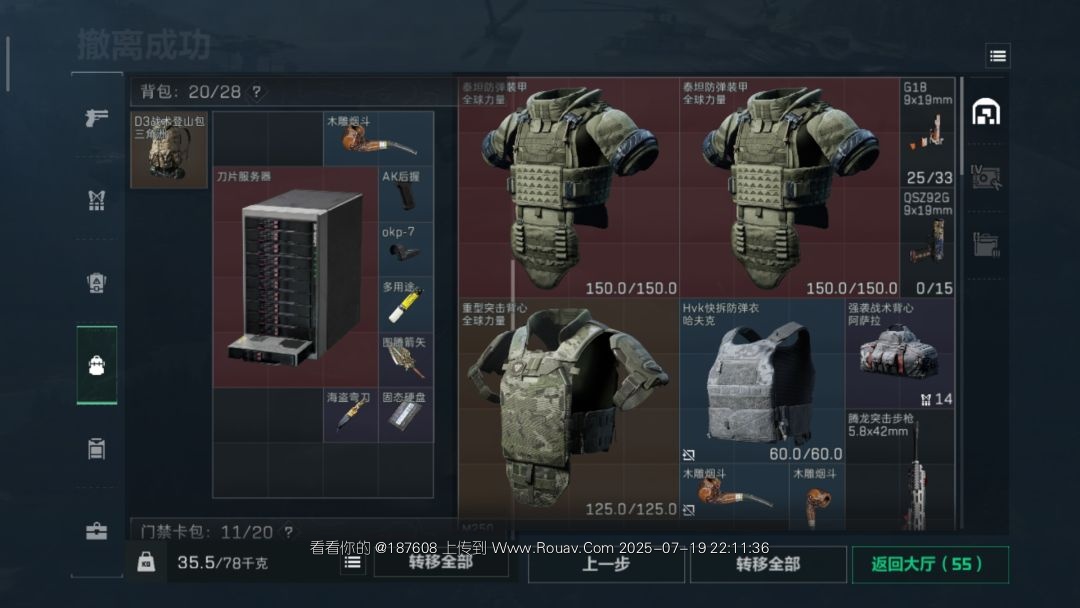Switch to the briefcase tab in sidebar

click(97, 531)
